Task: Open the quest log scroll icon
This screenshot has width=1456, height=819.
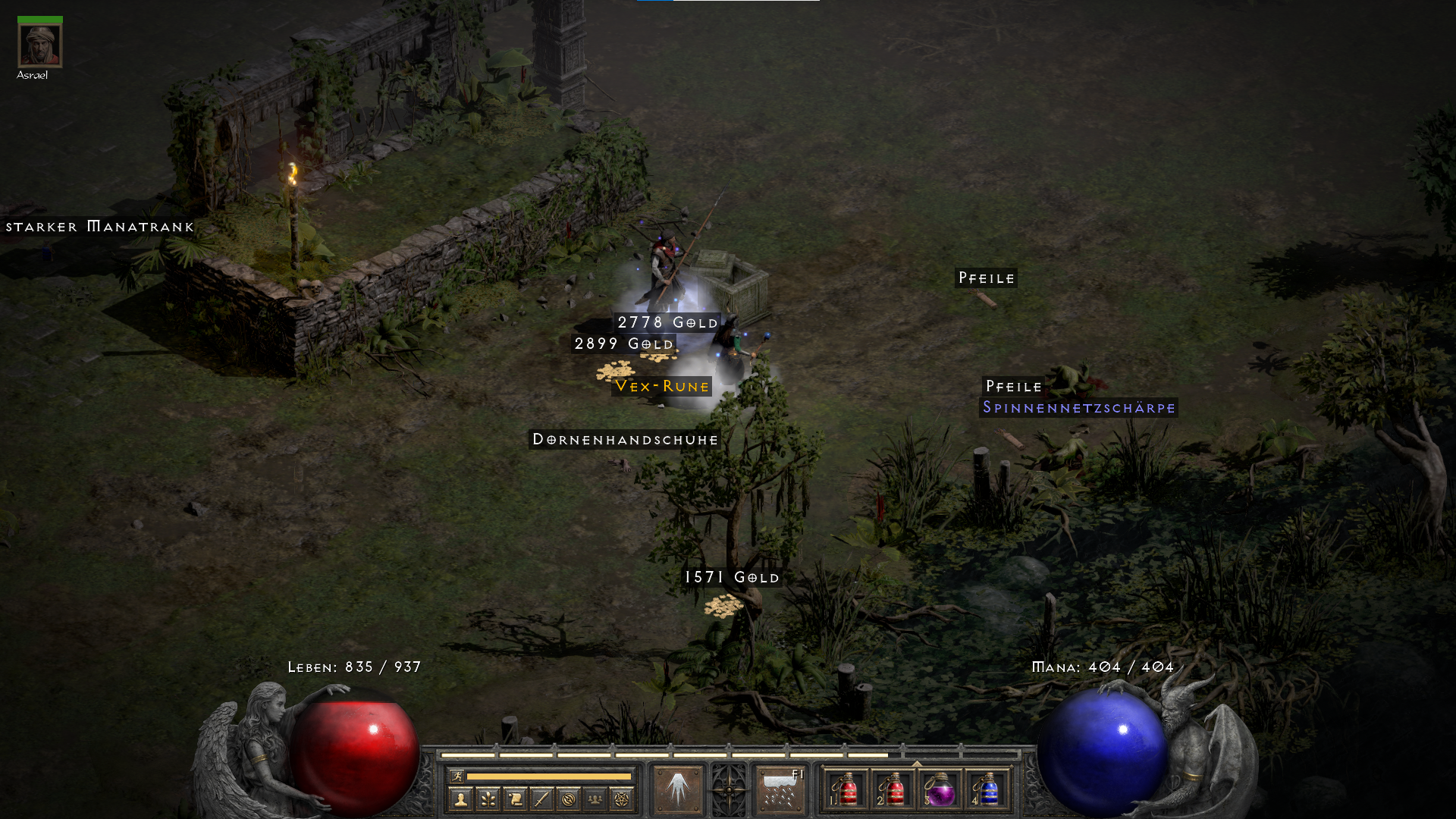Action: coord(513,798)
